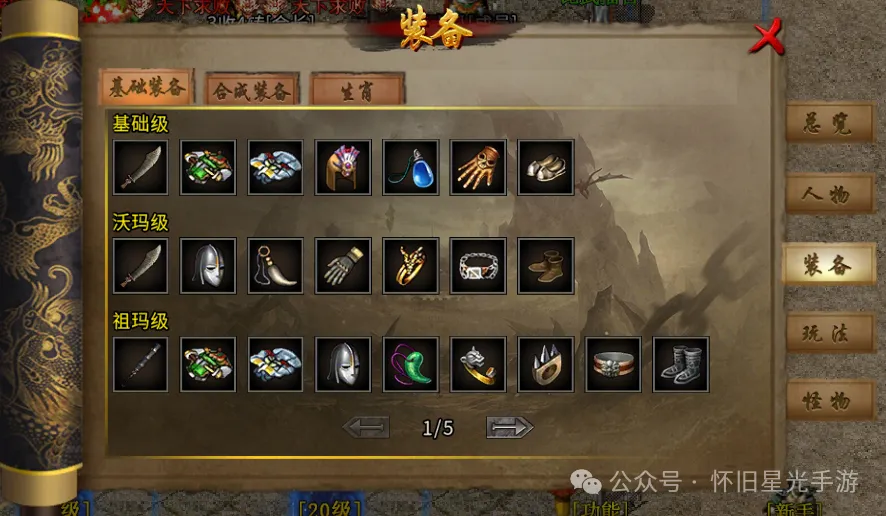
Task: Select the golden ring in 沃玛级 row
Action: [411, 265]
